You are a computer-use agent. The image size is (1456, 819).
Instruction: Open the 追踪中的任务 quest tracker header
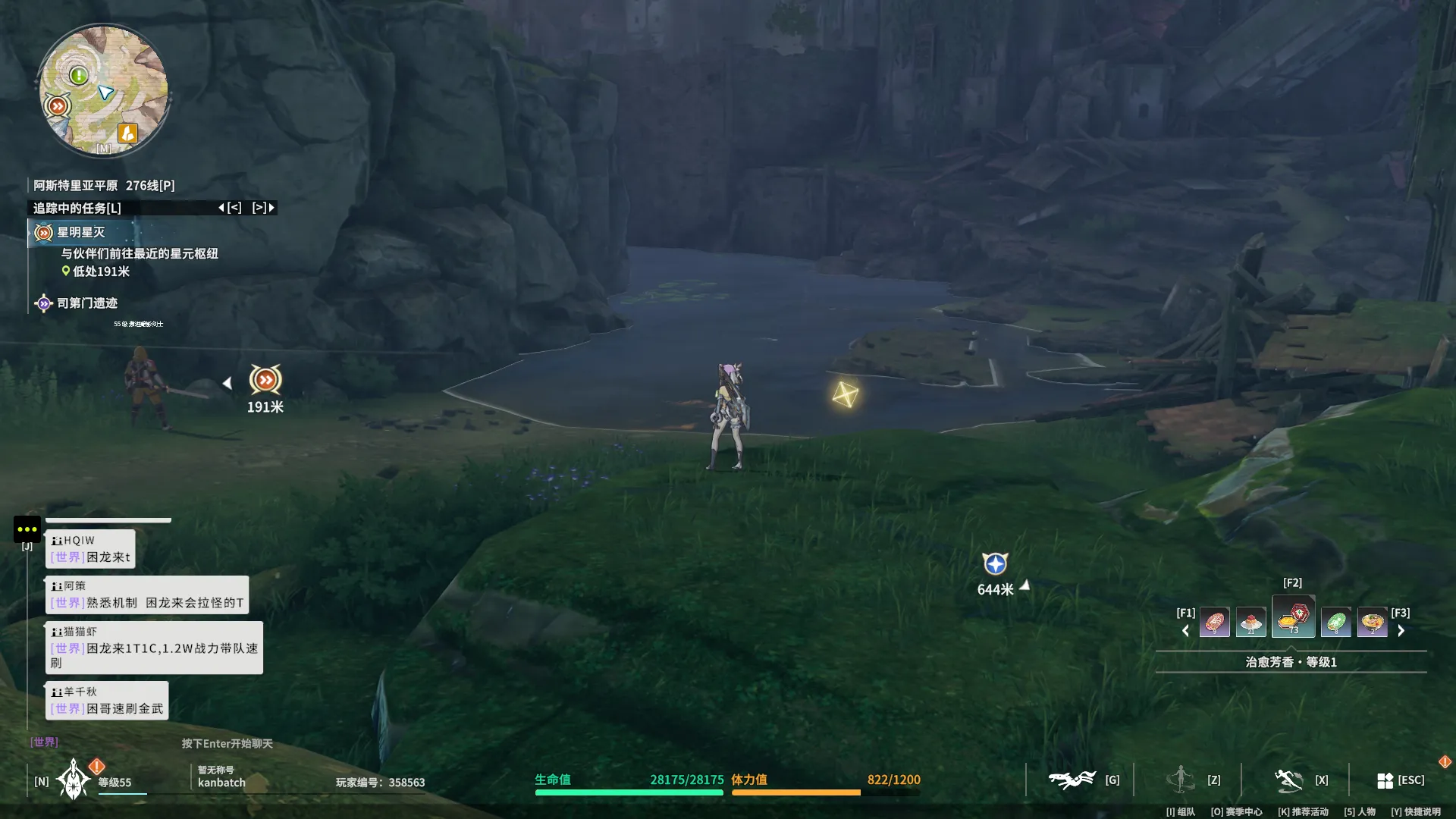[77, 208]
